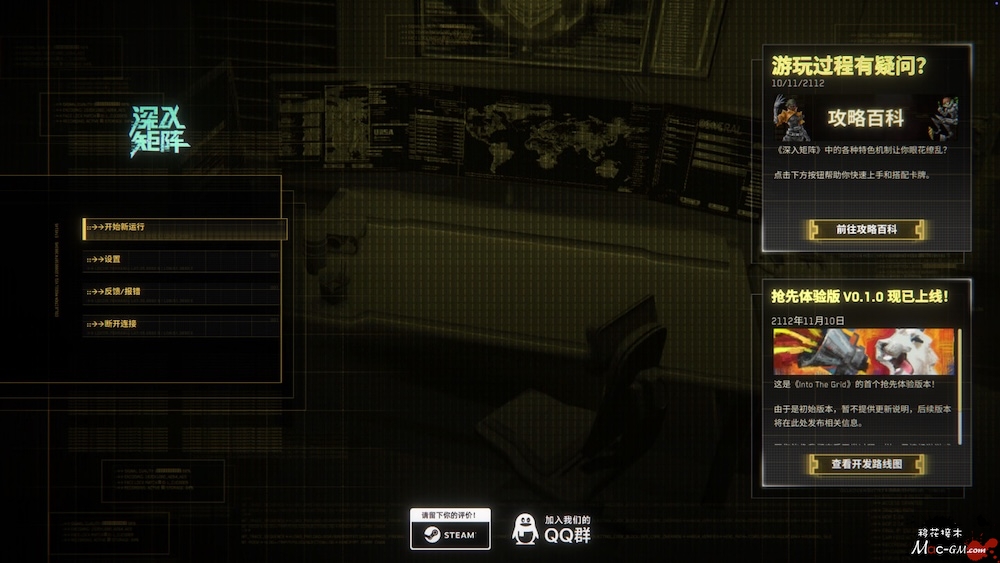Choose the 反馈/报错 feedback entry
Viewport: 1000px width, 563px height.
point(180,292)
